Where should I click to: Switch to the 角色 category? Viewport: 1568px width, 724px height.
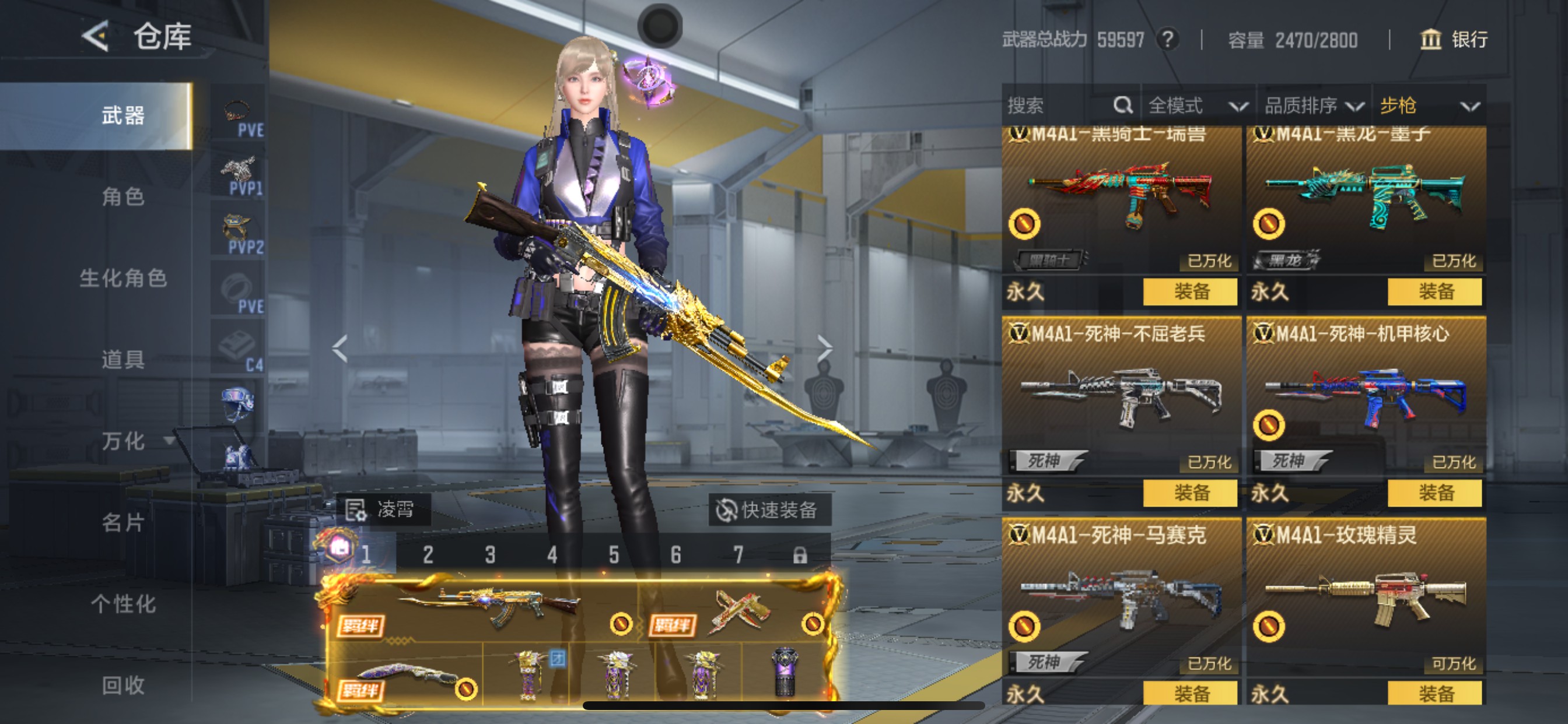[123, 196]
